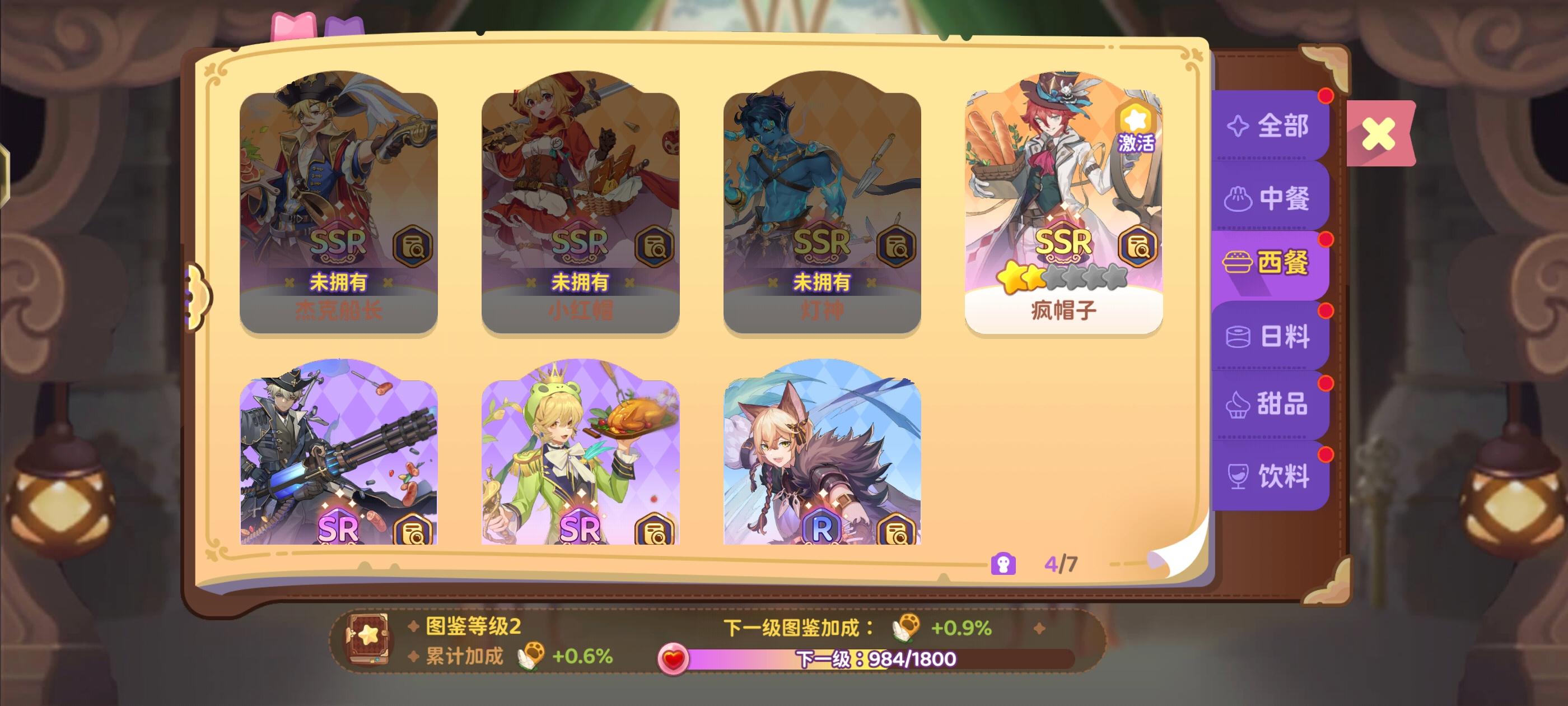Switch to the 全部 category tab
This screenshot has height=706, width=1568.
point(1270,127)
